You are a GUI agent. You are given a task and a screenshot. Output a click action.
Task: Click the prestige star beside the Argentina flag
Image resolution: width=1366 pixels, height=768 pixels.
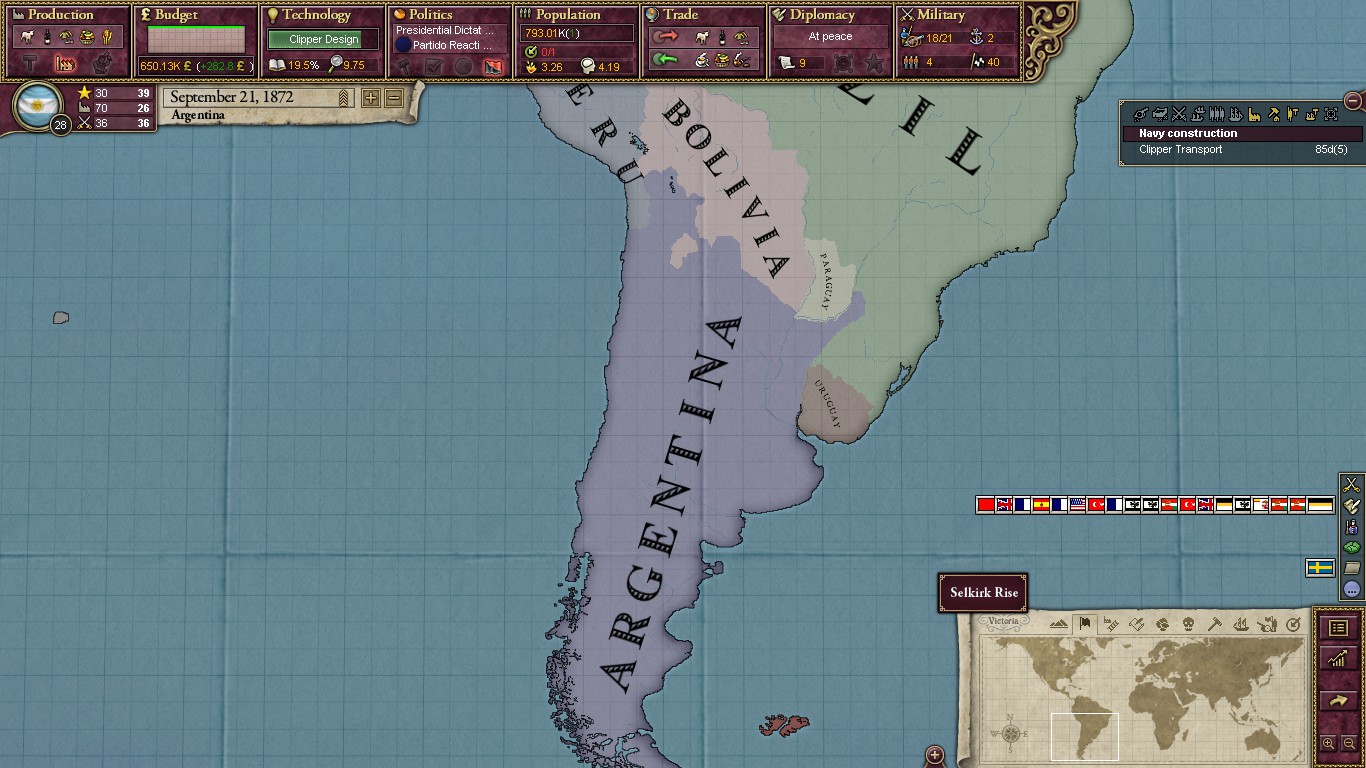[84, 92]
